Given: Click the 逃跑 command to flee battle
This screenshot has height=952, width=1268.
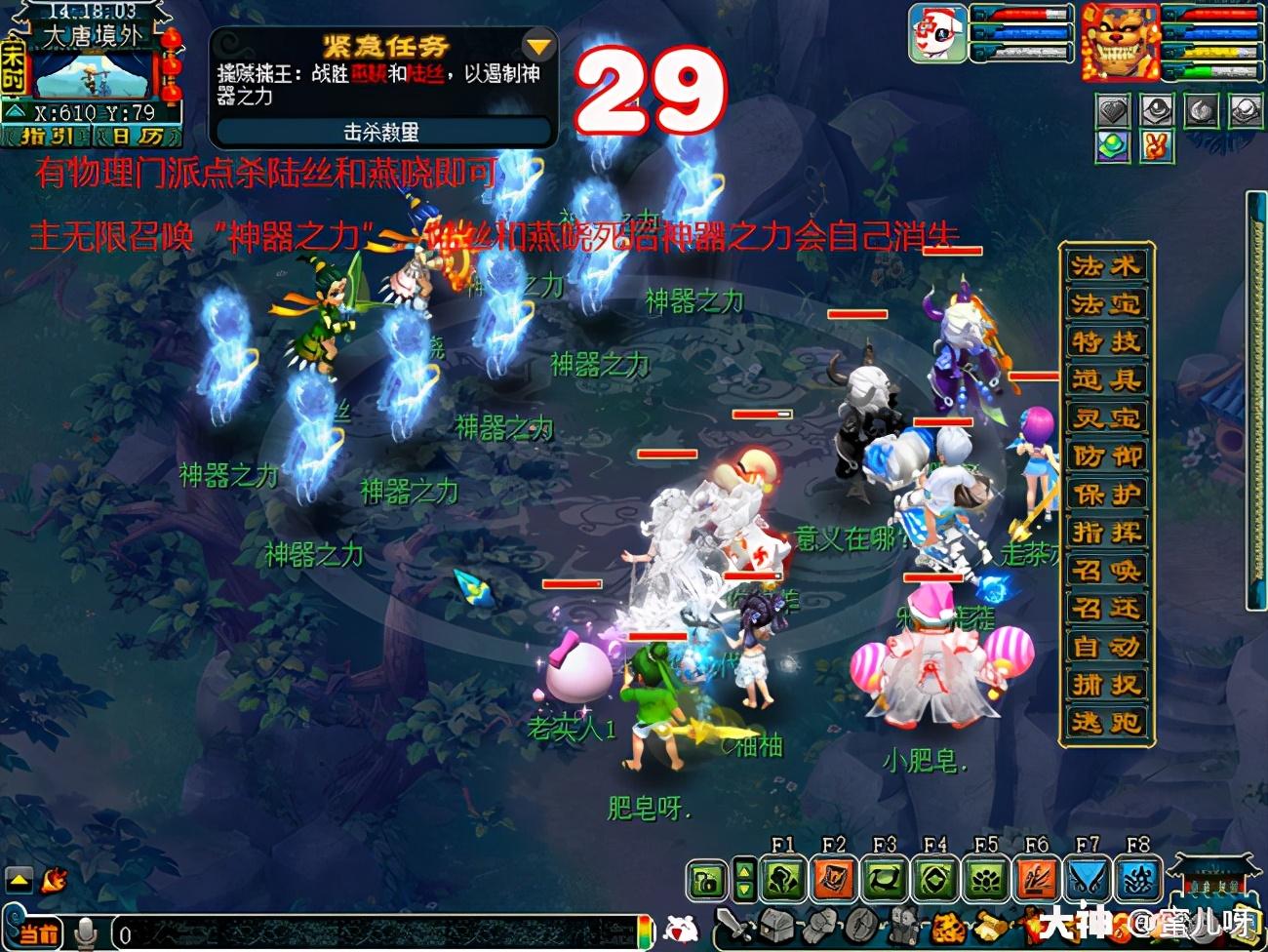Looking at the screenshot, I should point(1105,723).
